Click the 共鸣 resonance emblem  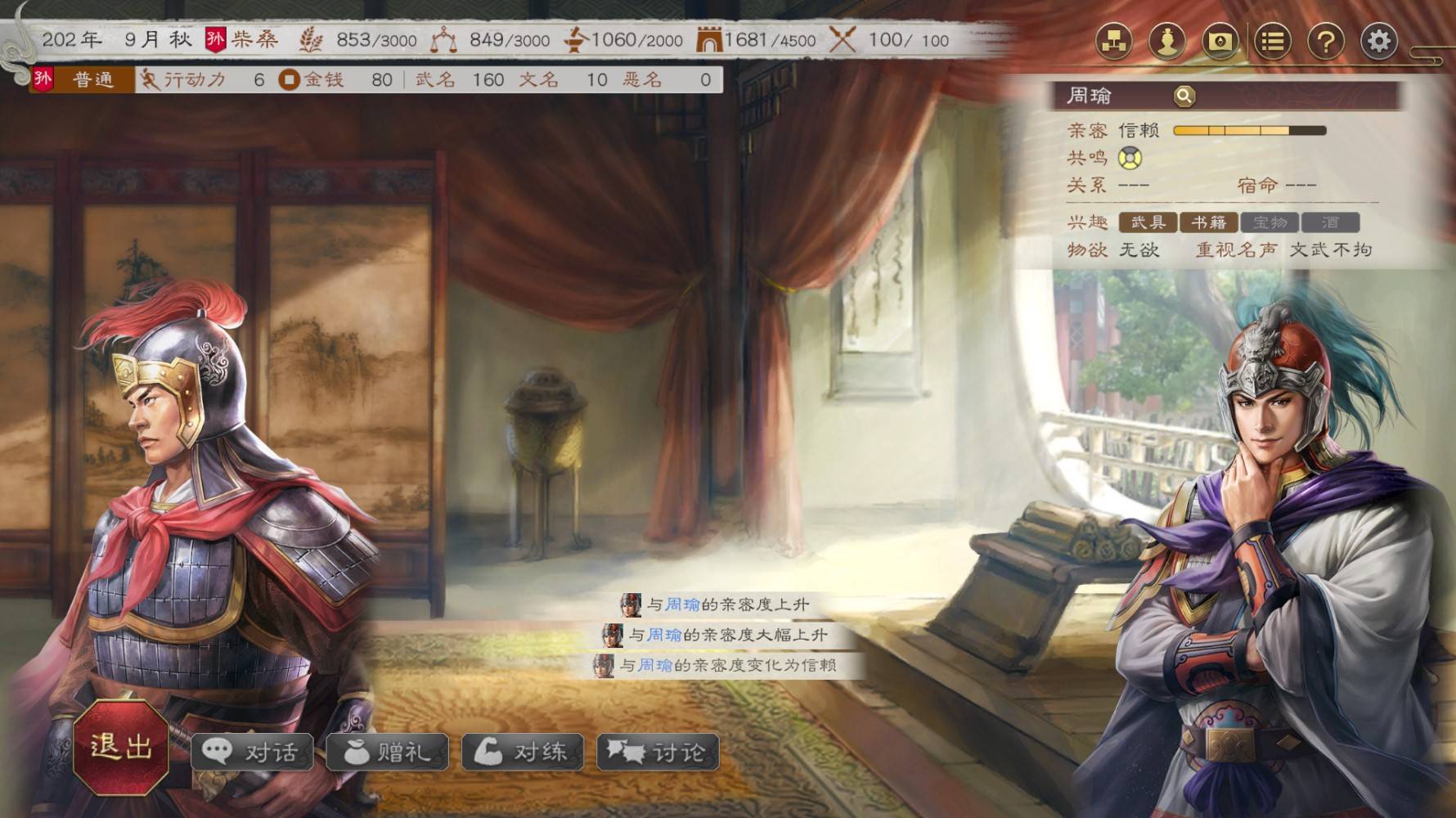click(1130, 157)
